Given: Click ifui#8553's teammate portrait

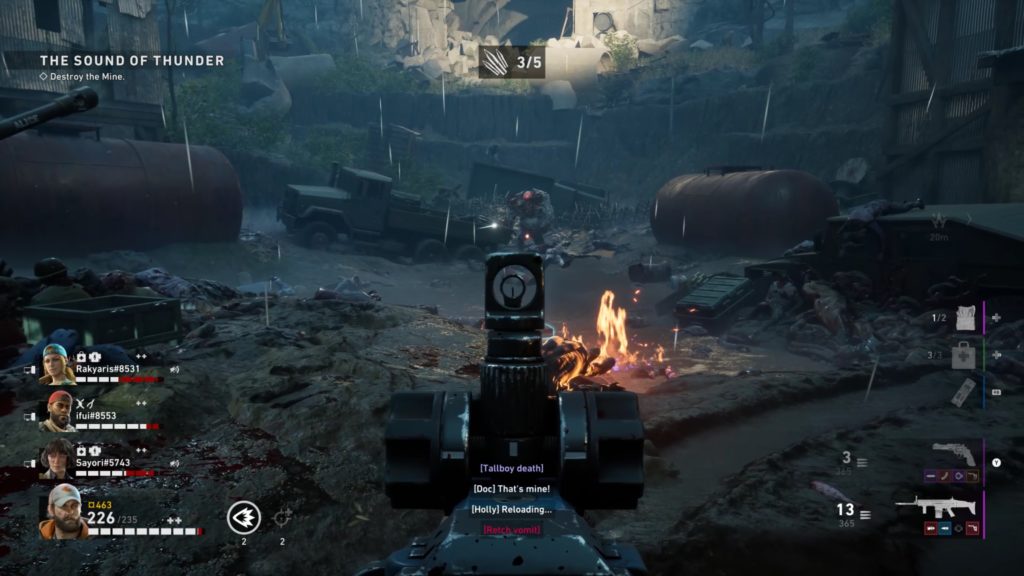Looking at the screenshot, I should point(58,411).
